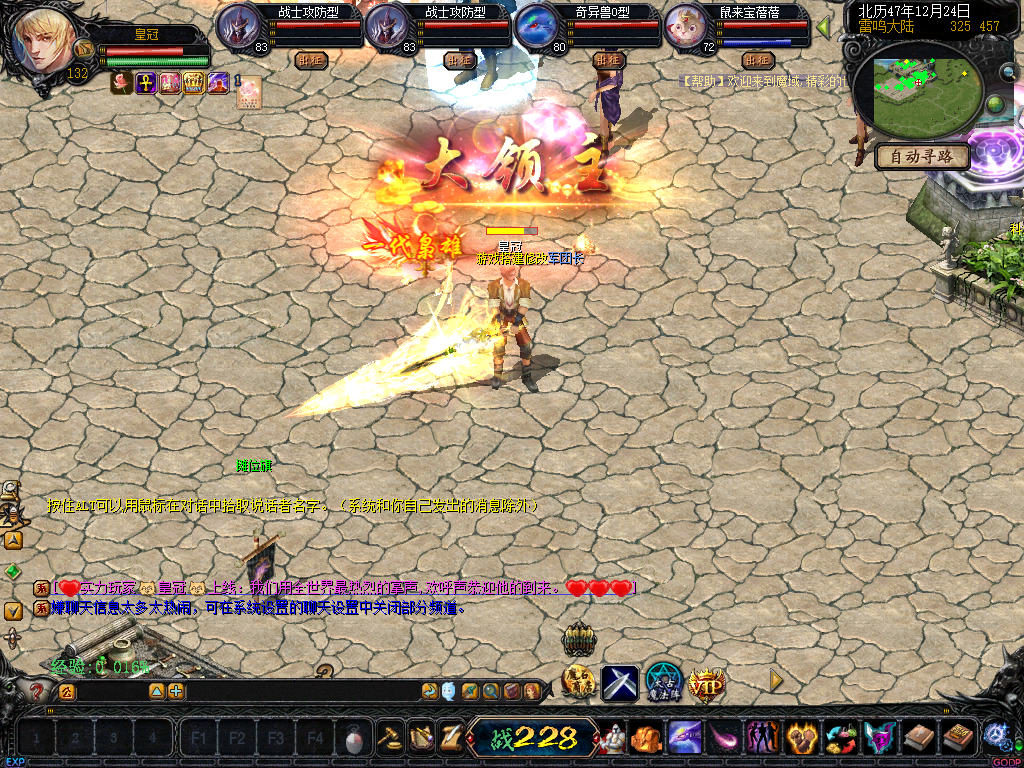Click the golden ankh buff icon
Screen dimensions: 1024x768
[x=146, y=83]
